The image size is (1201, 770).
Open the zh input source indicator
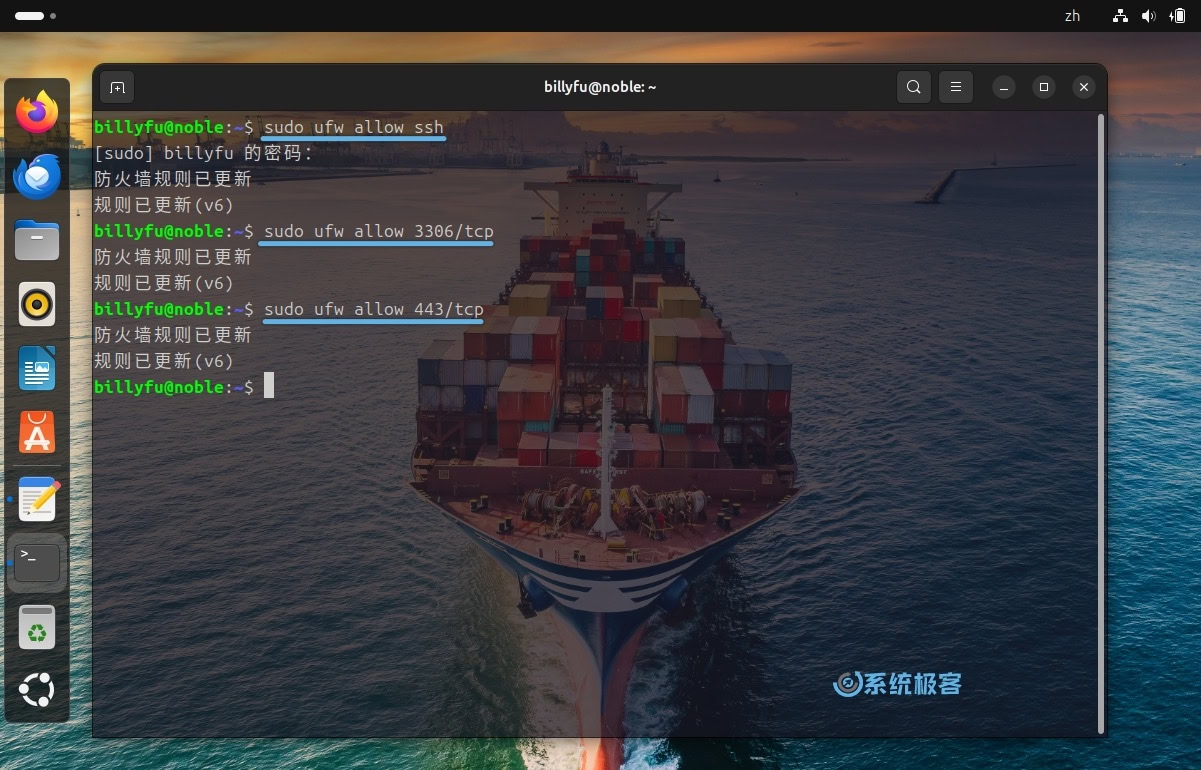(x=1072, y=16)
